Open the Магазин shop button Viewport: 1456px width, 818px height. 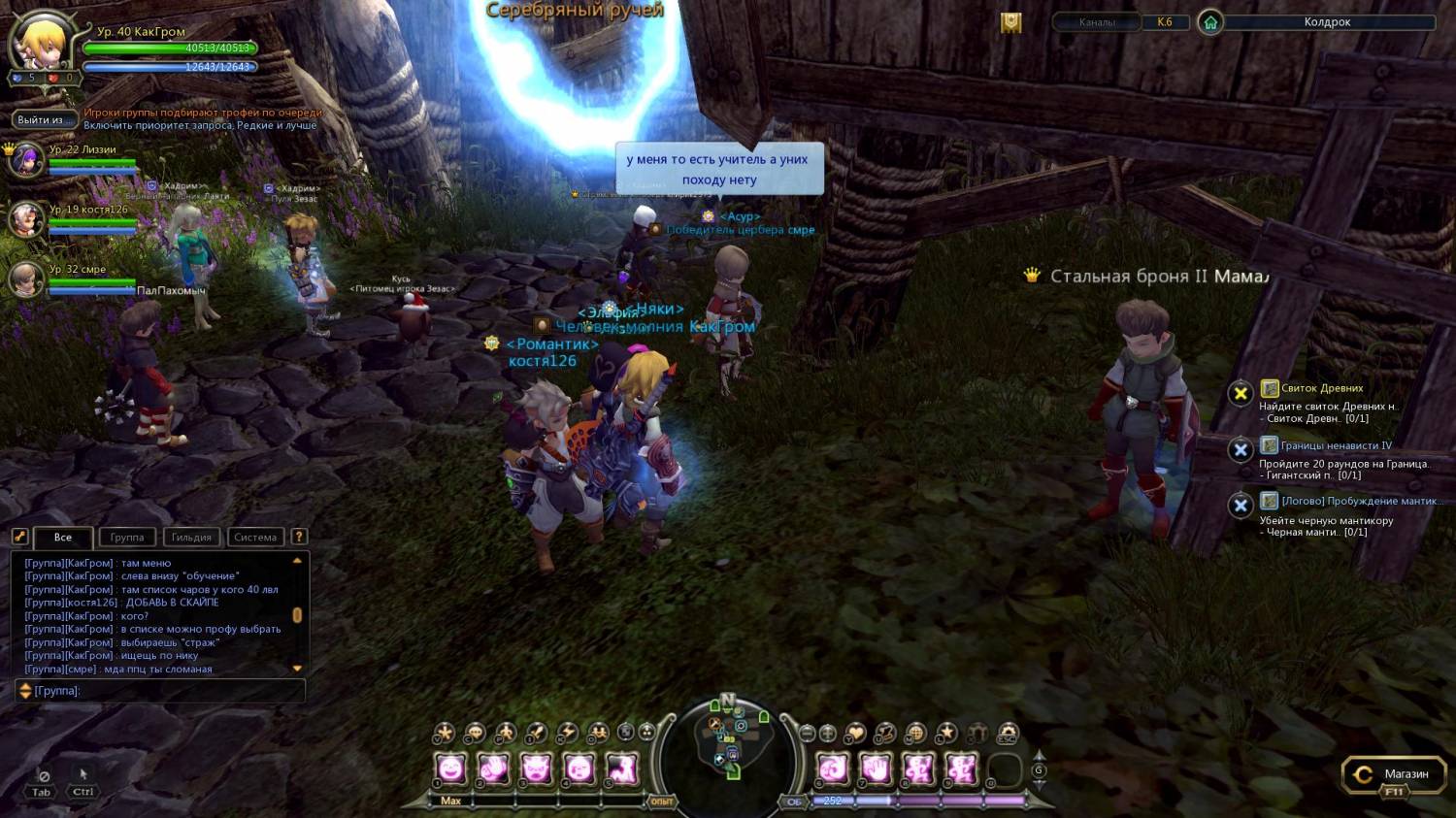tap(1393, 774)
